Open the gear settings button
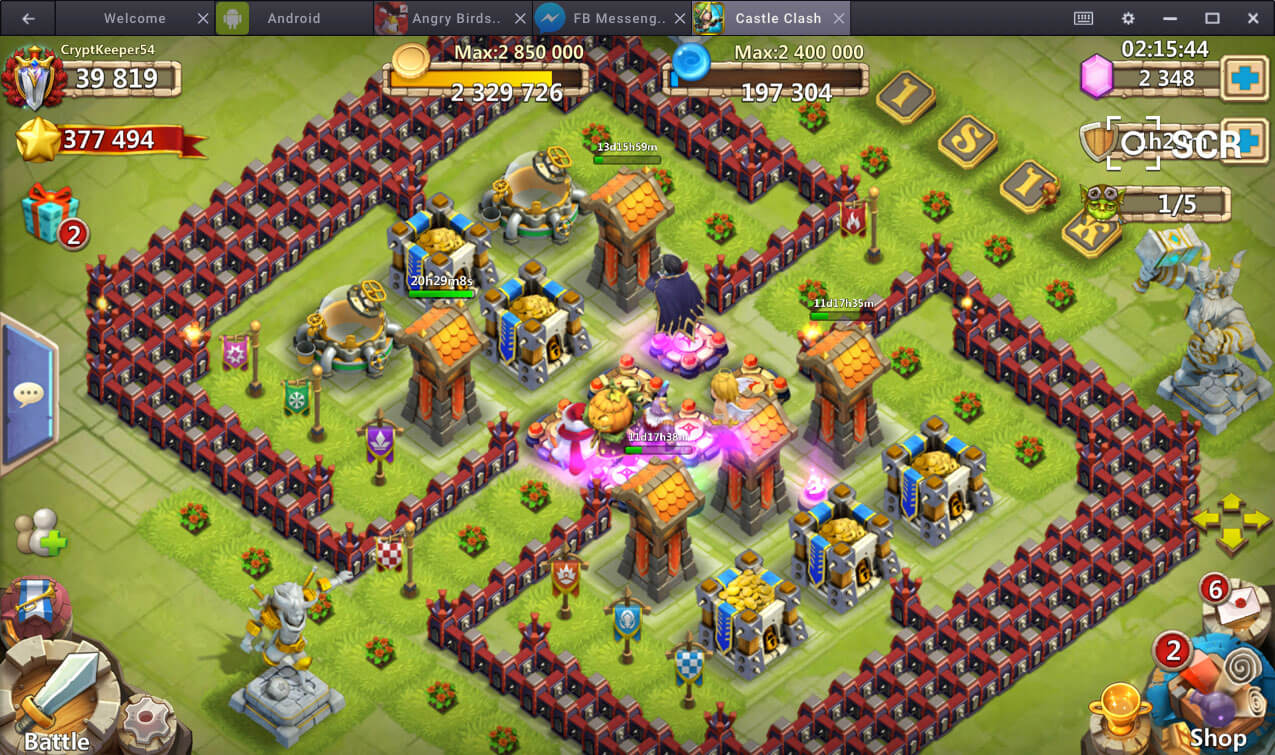Image resolution: width=1275 pixels, height=755 pixels. click(146, 720)
